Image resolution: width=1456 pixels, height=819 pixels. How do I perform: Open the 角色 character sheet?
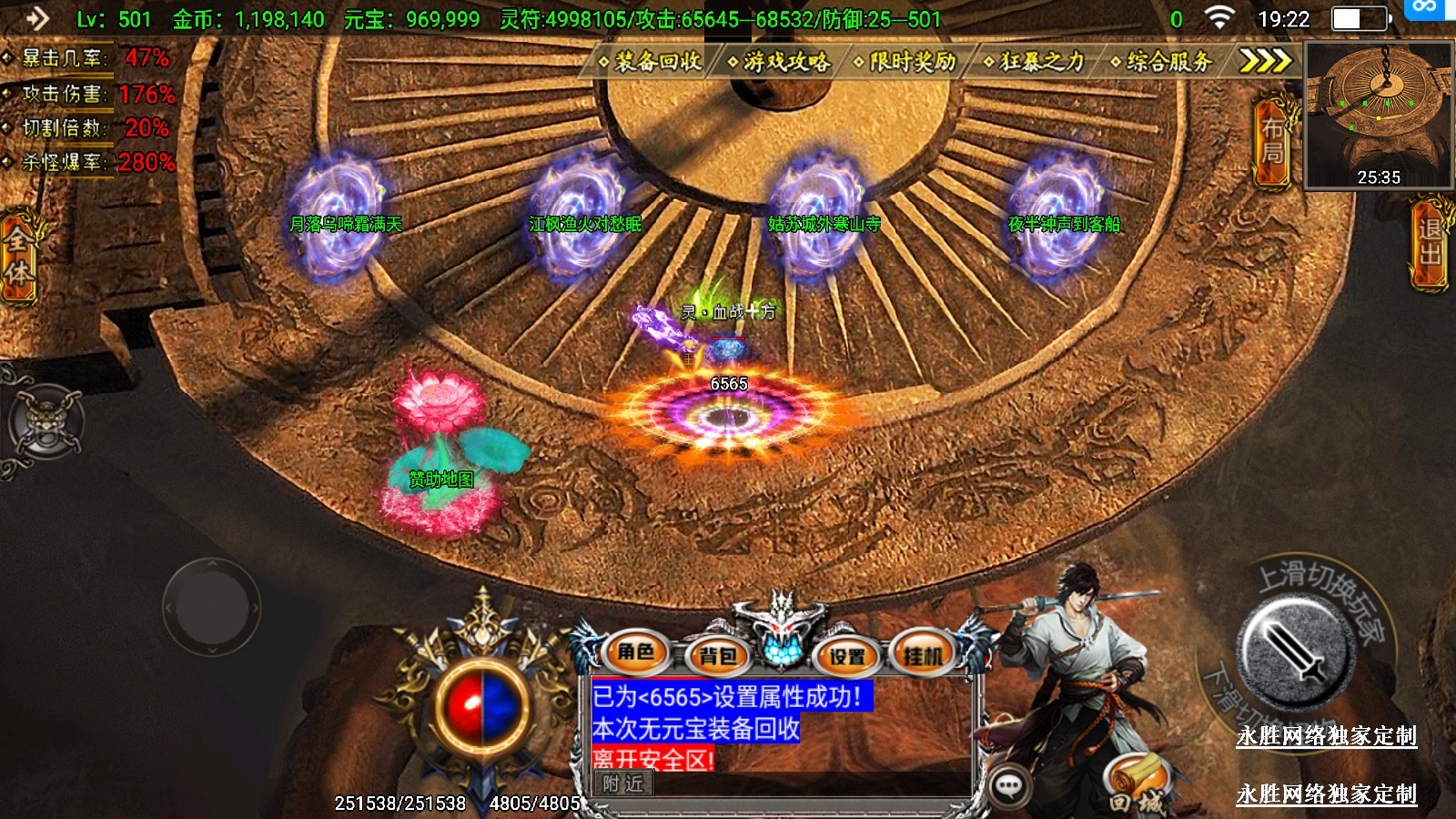tap(636, 652)
